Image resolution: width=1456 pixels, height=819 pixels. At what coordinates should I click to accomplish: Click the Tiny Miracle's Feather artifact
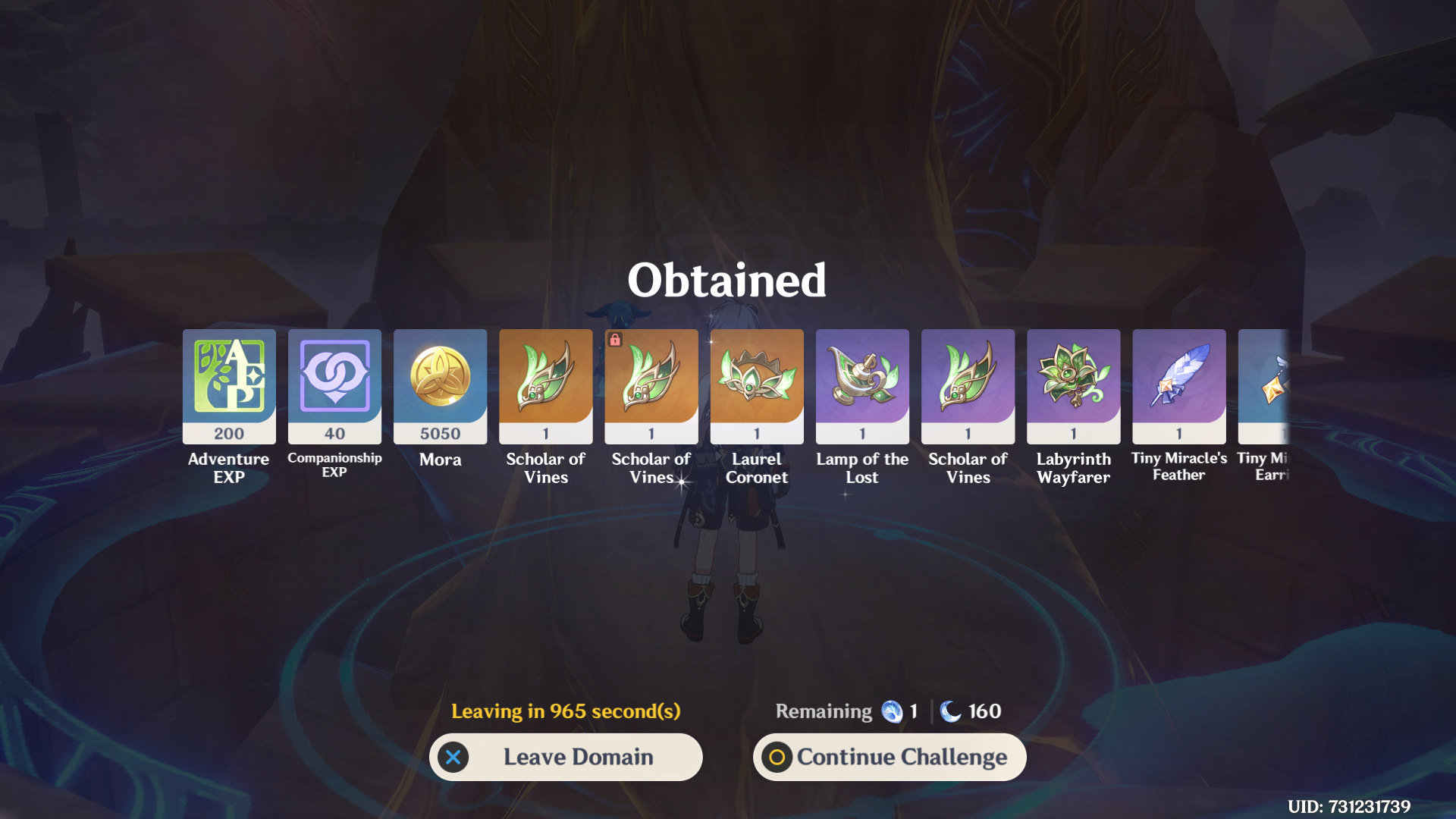click(x=1178, y=387)
